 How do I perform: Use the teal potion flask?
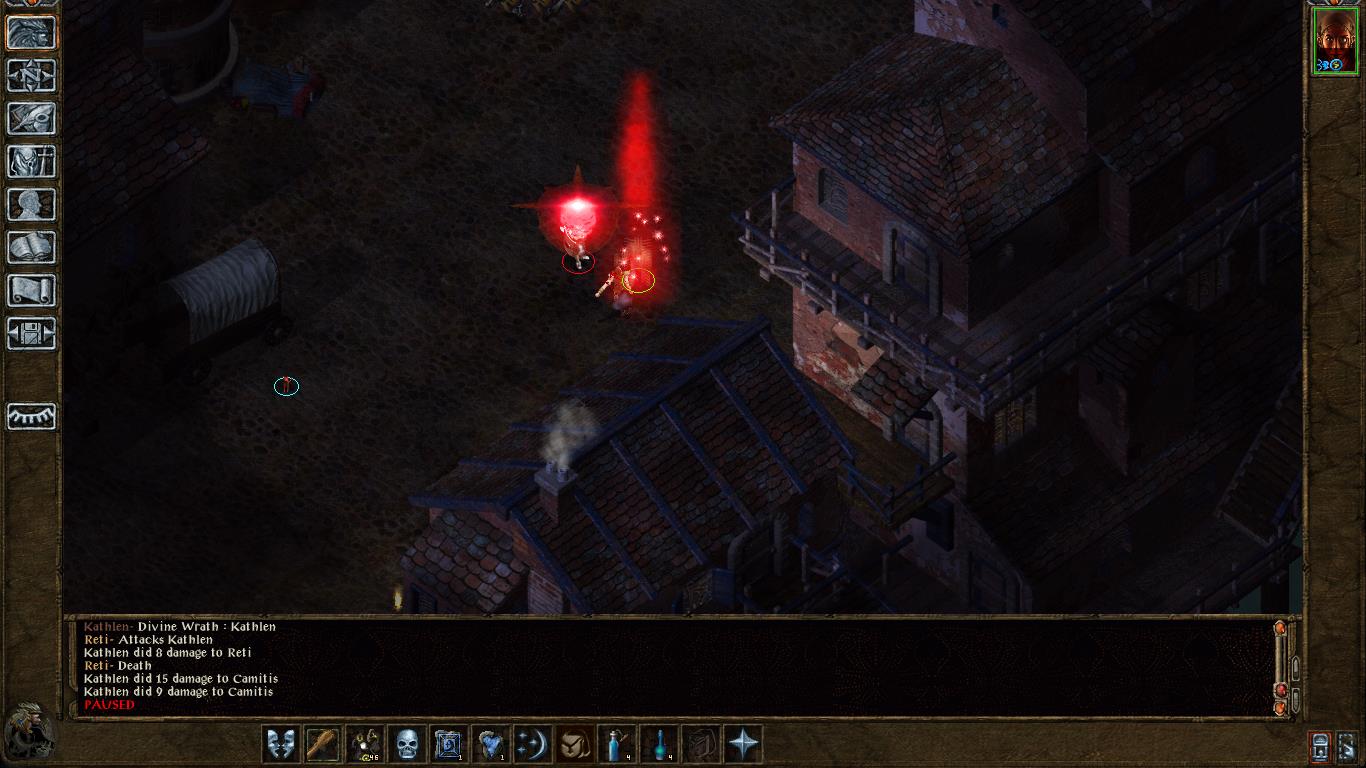coord(659,744)
